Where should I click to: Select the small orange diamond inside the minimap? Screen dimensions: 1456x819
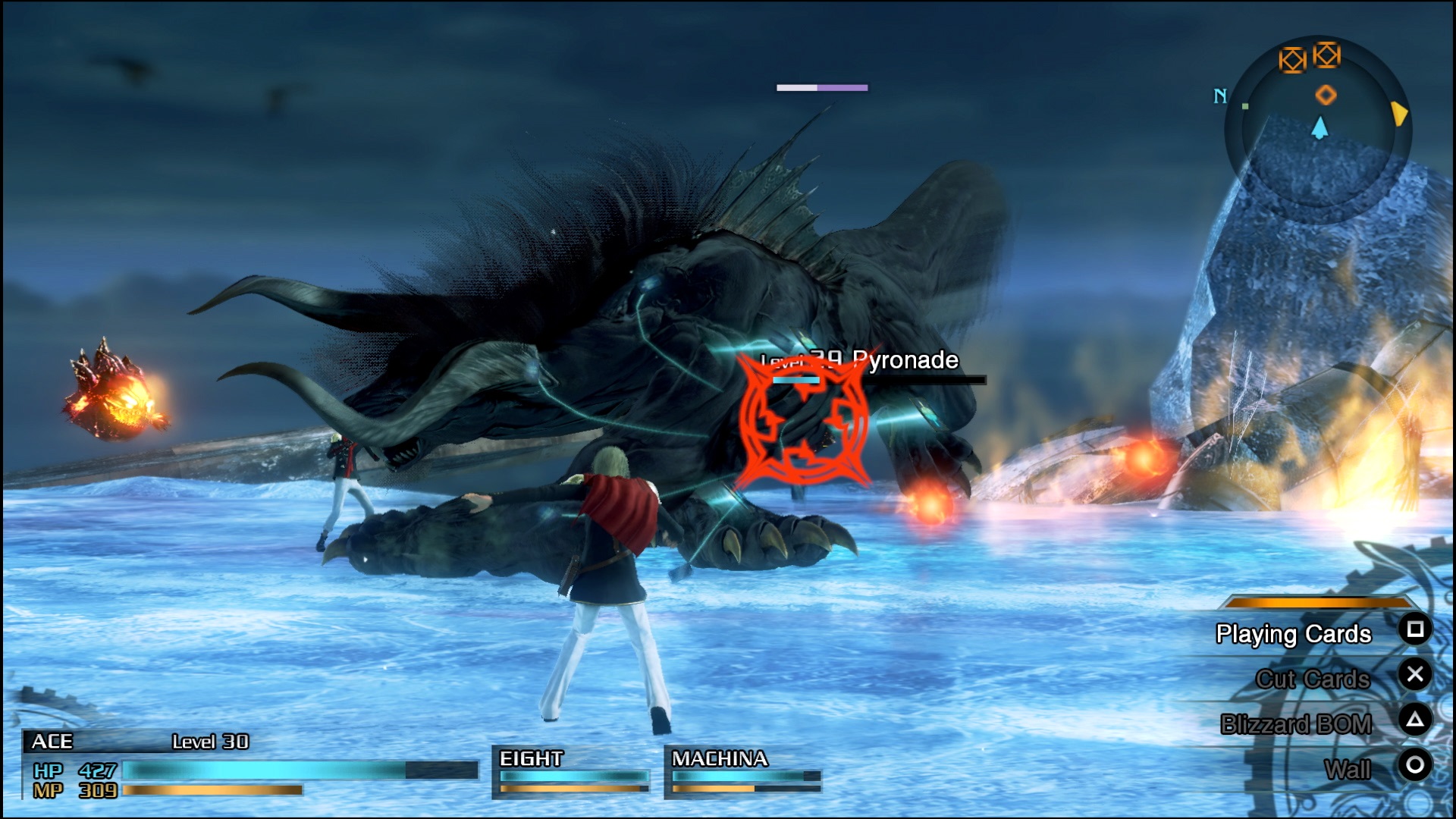[1326, 96]
